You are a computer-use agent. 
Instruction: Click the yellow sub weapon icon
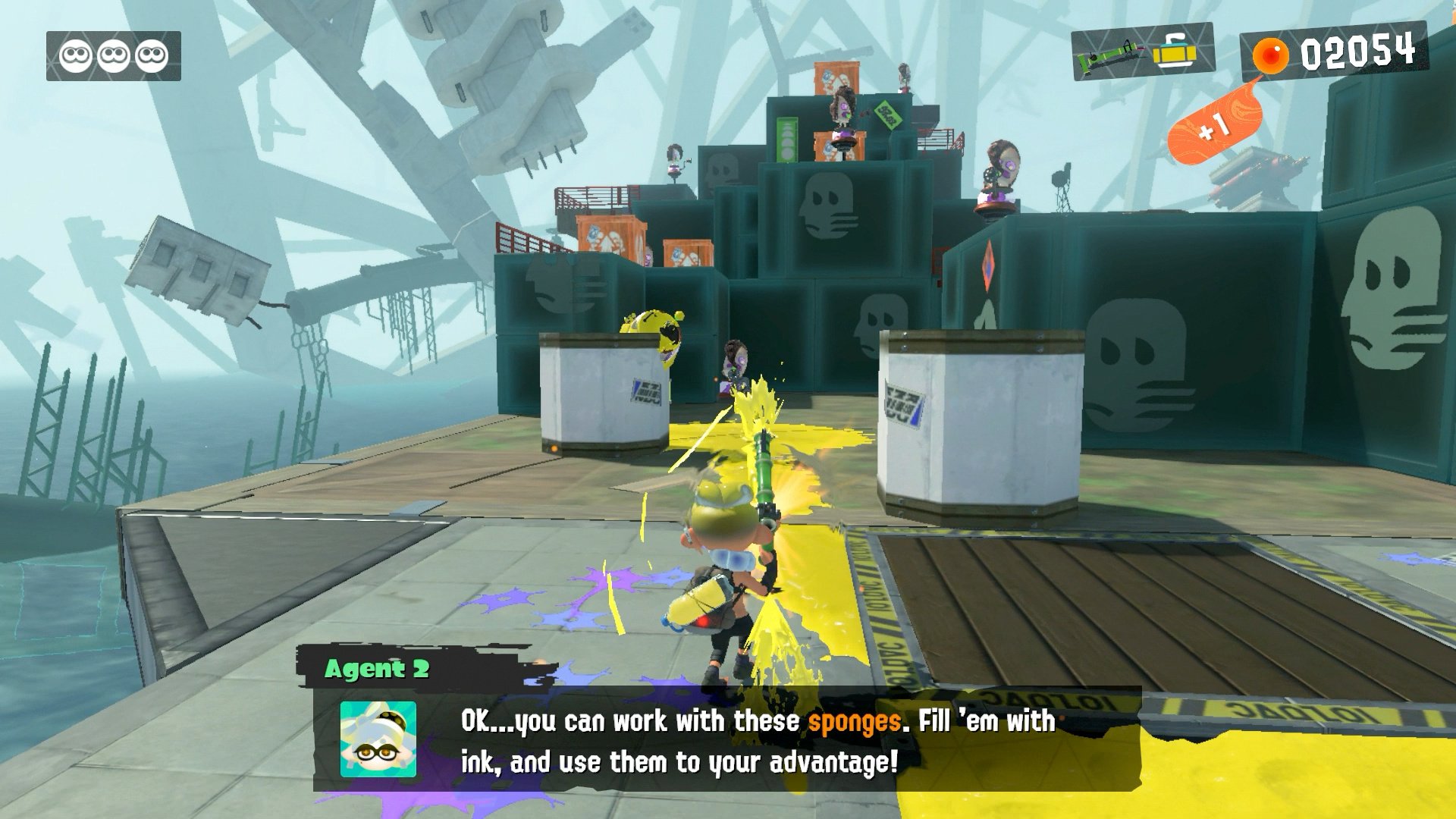(x=1175, y=52)
